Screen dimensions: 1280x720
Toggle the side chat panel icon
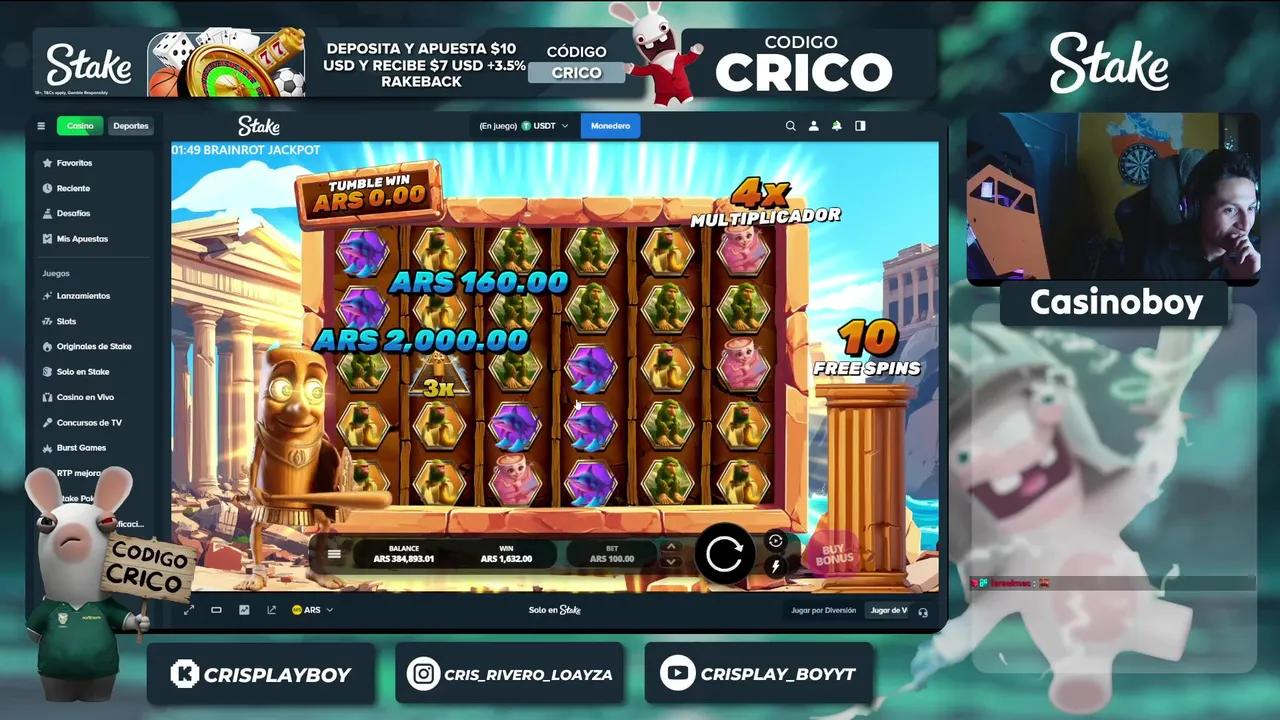pyautogui.click(x=860, y=126)
